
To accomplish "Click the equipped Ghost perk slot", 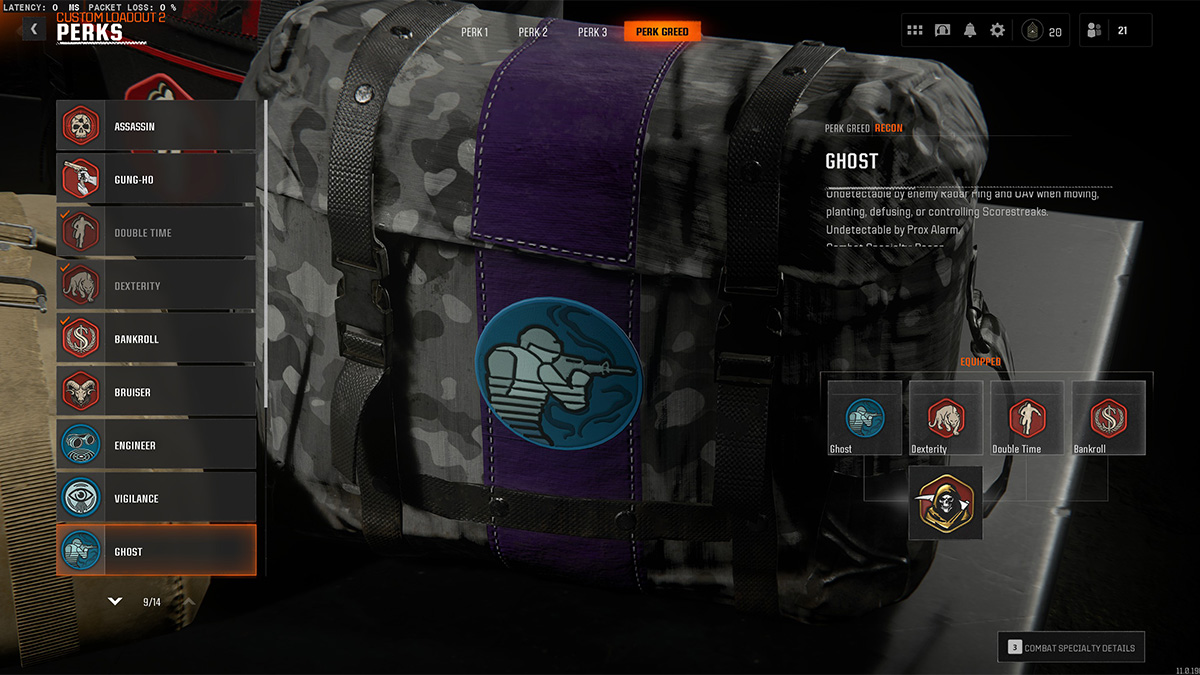I will [864, 418].
